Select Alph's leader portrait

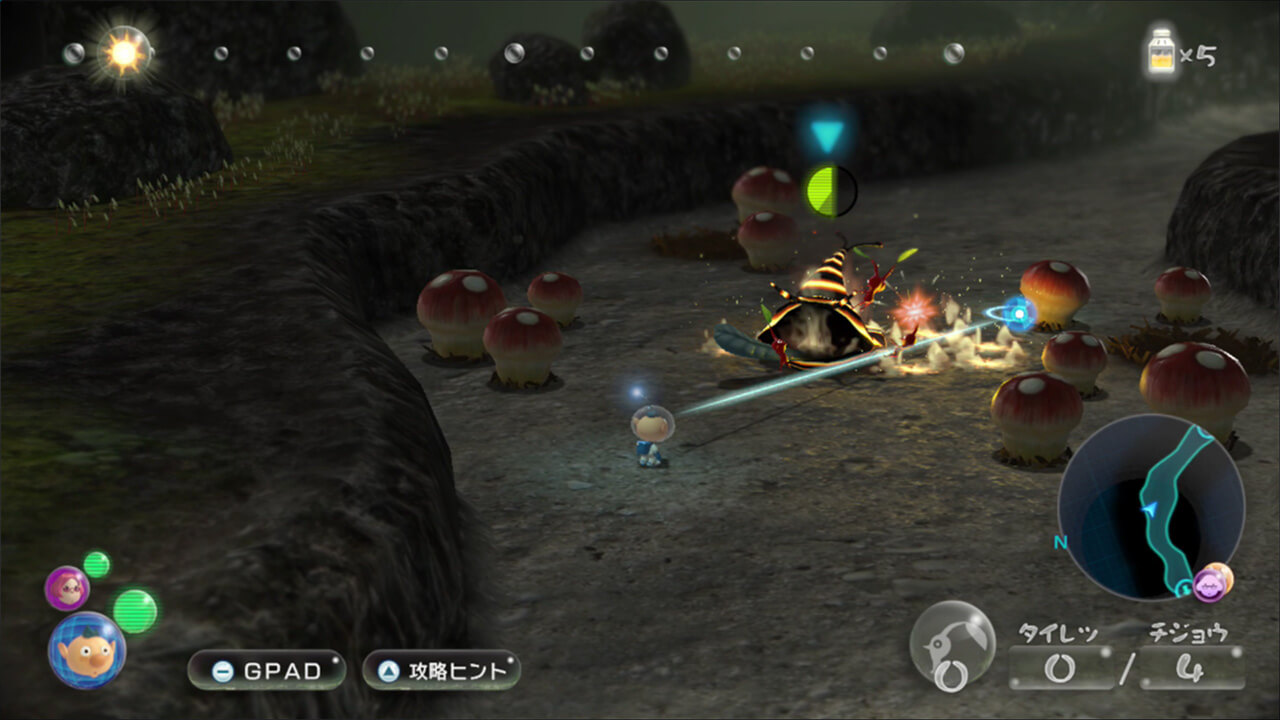pos(87,651)
